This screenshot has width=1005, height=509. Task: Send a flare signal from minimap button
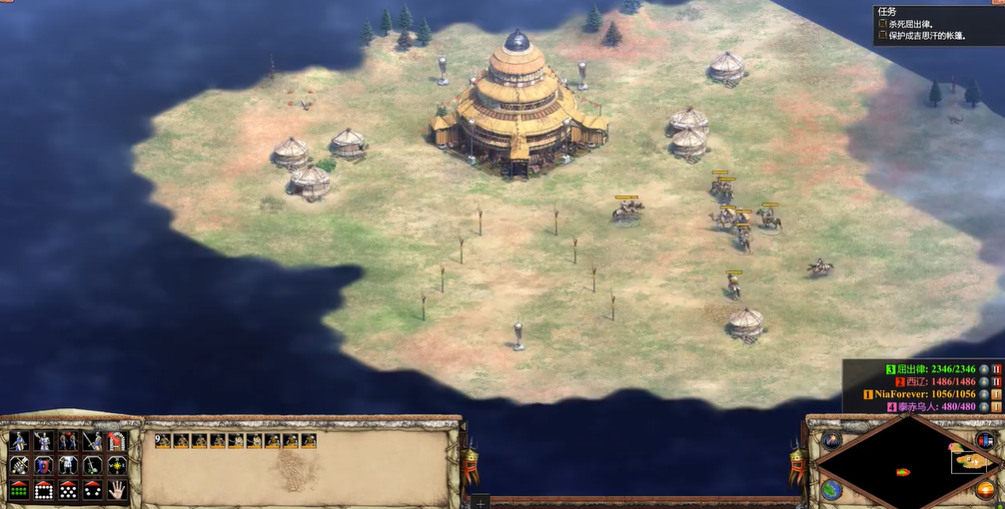coord(831,440)
